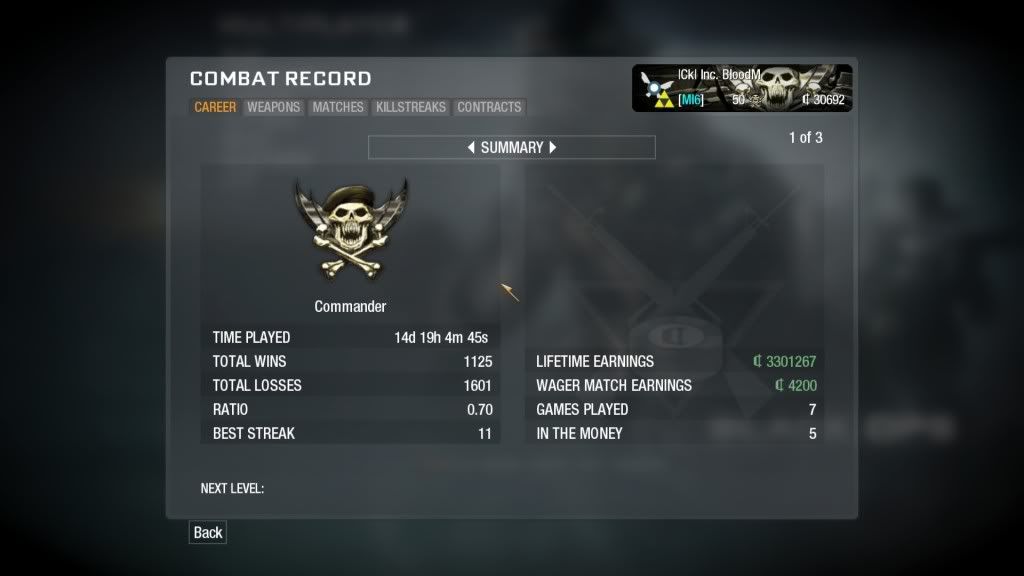This screenshot has height=576, width=1024.
Task: Click the left arrow beside Summary
Action: click(471, 147)
